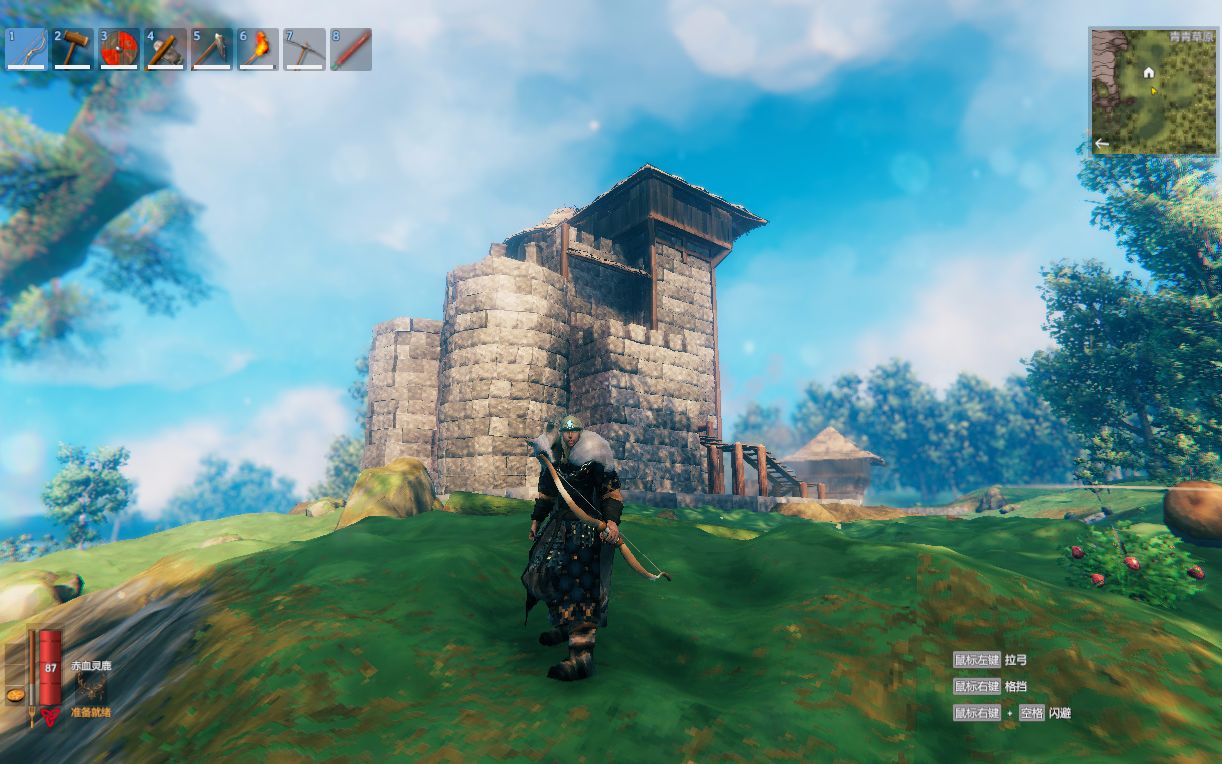1222x764 pixels.
Task: Pick the hoe in hotbar slot 5
Action: (x=212, y=49)
